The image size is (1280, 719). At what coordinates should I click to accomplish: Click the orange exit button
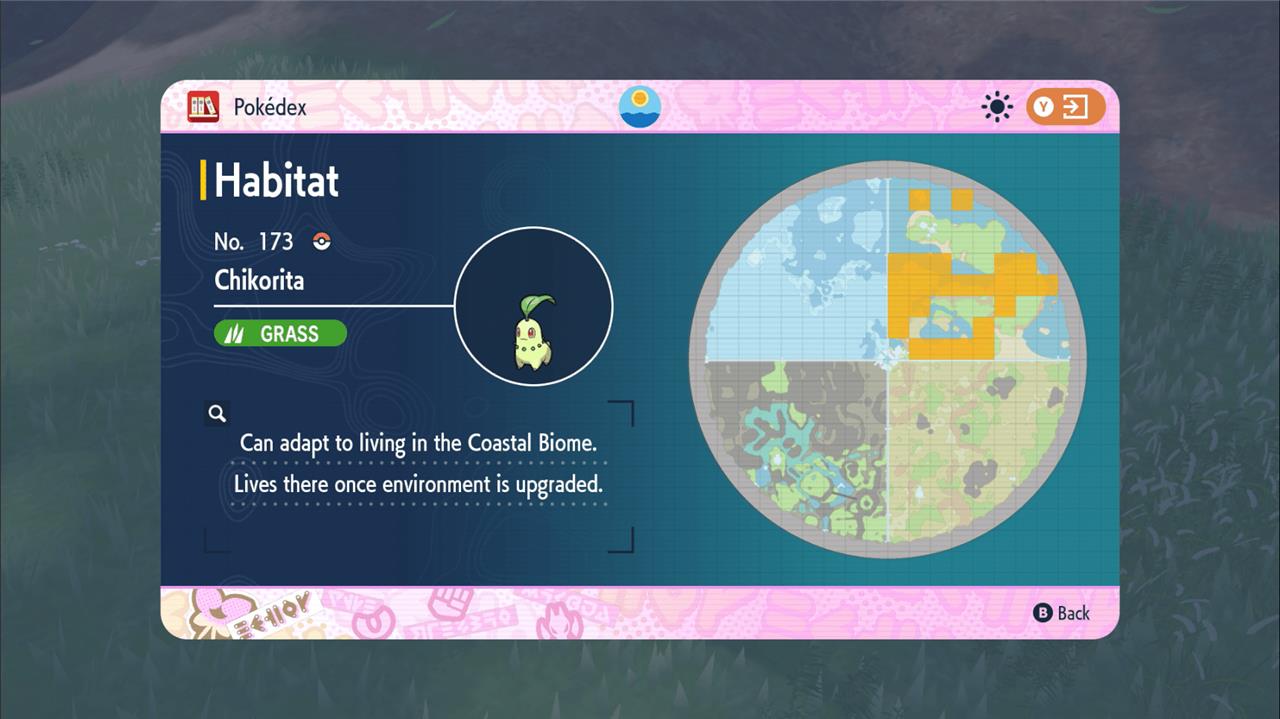pyautogui.click(x=1065, y=107)
